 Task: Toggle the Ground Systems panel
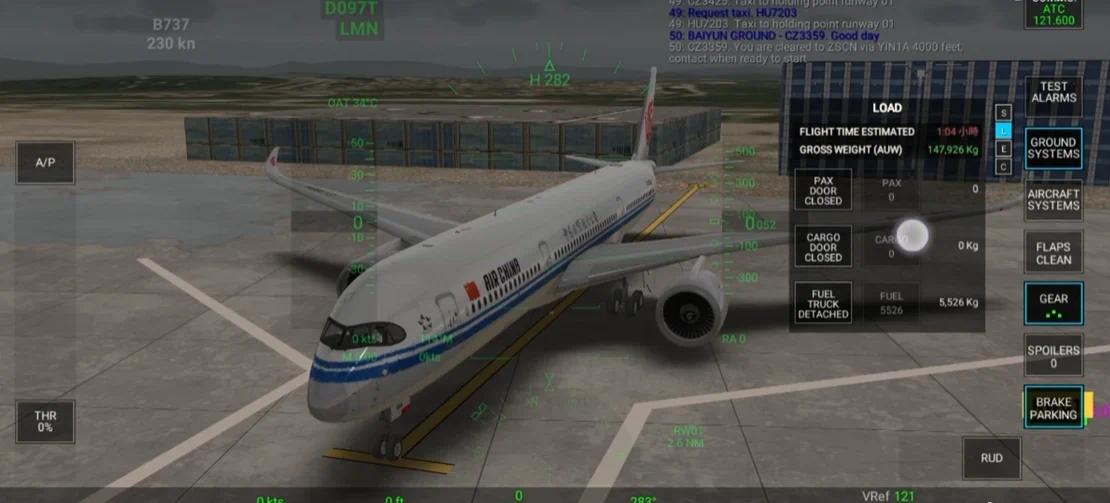1054,148
